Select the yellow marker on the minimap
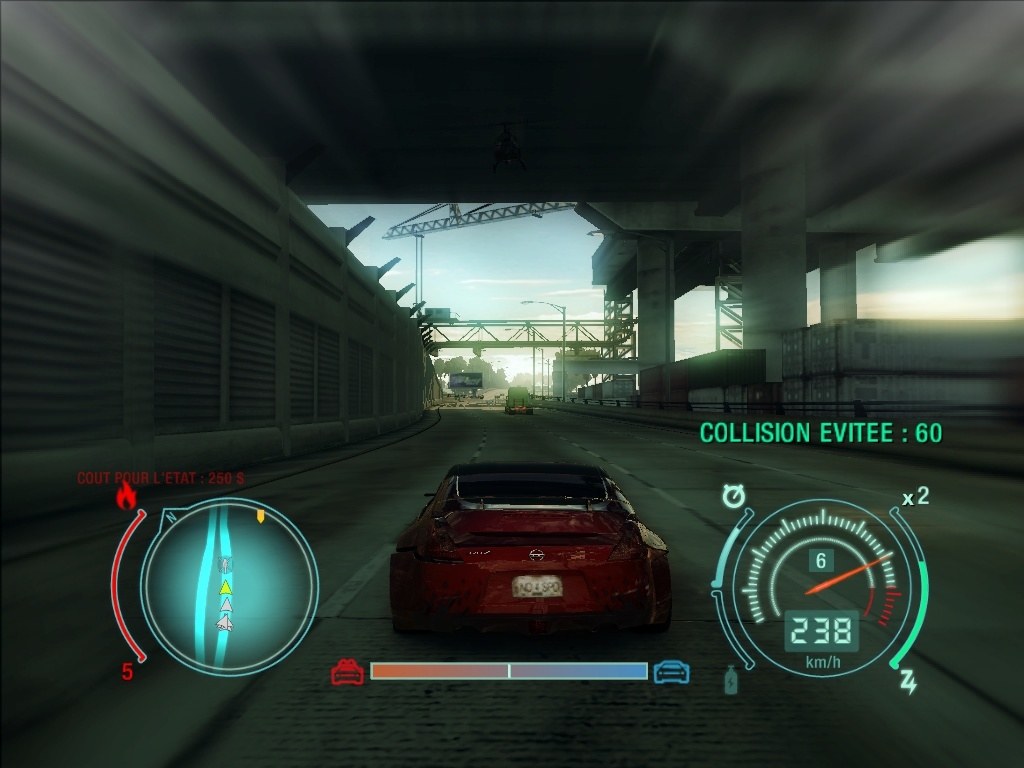 coord(261,517)
